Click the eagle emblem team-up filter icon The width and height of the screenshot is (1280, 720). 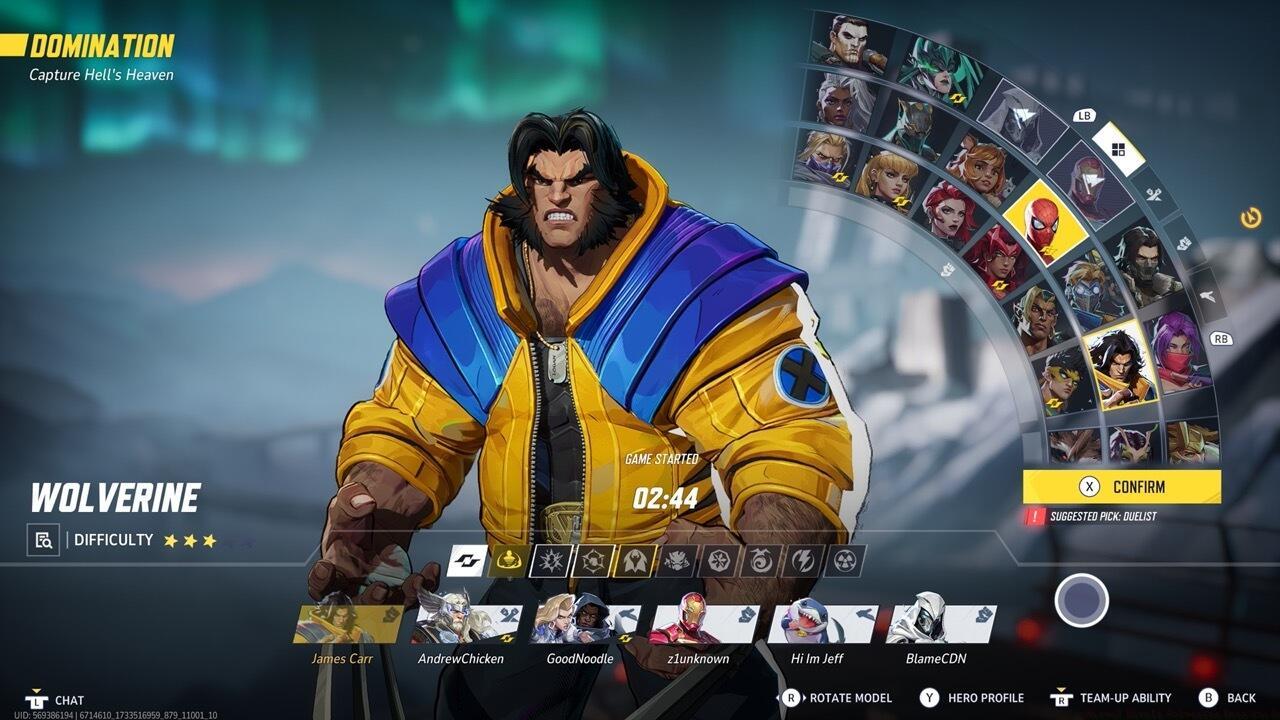633,560
